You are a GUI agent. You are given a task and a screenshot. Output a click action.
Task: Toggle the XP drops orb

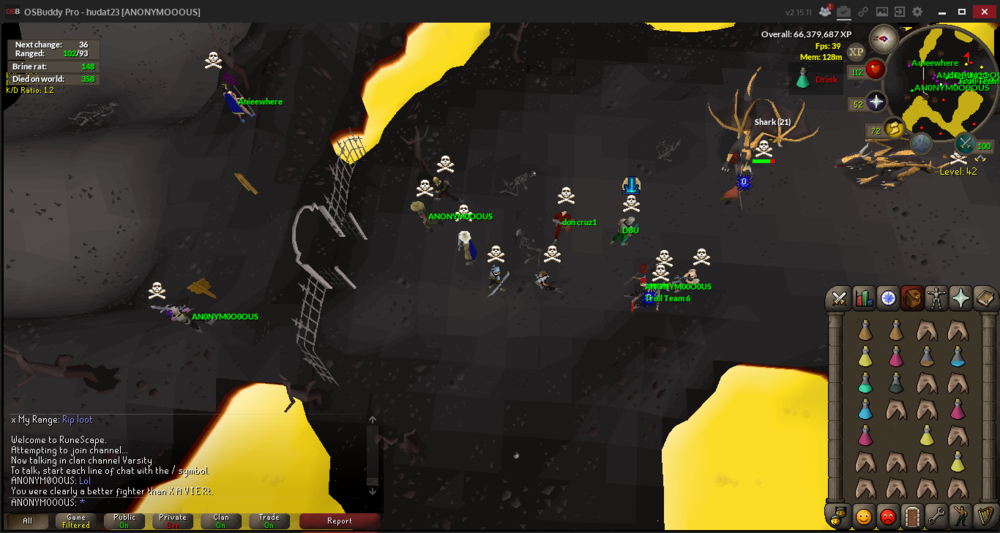856,52
